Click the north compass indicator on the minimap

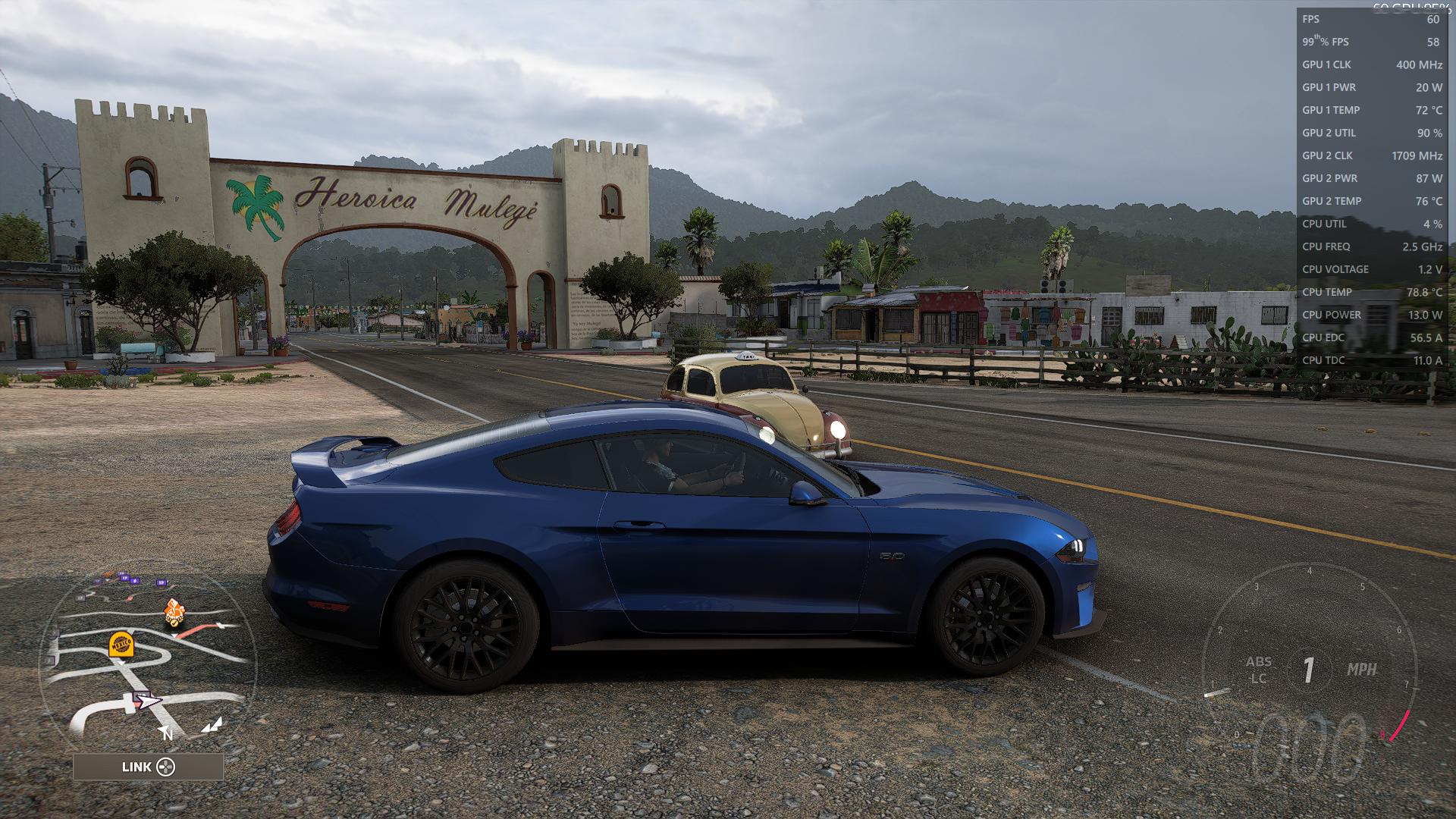tap(166, 733)
